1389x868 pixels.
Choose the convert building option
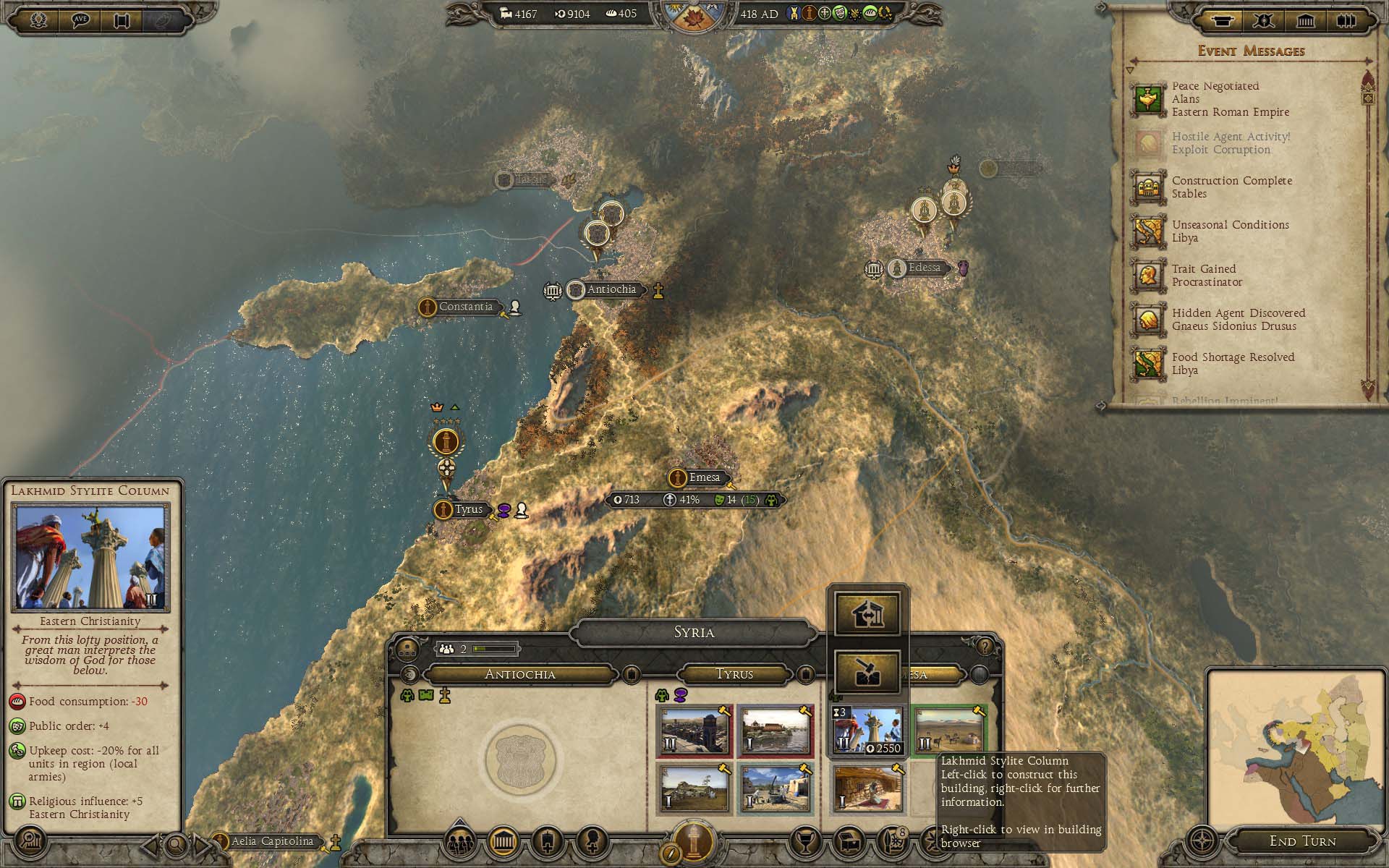click(867, 614)
